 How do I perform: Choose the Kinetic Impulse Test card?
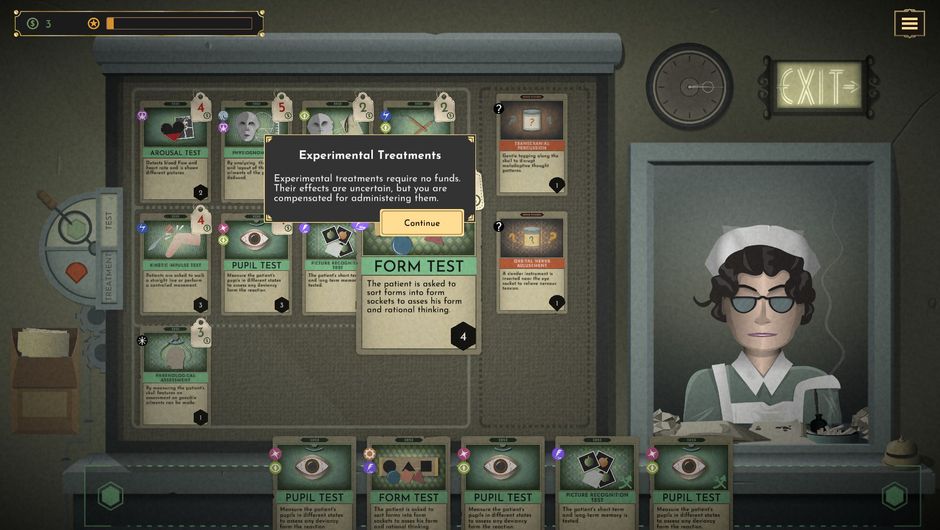(x=175, y=265)
